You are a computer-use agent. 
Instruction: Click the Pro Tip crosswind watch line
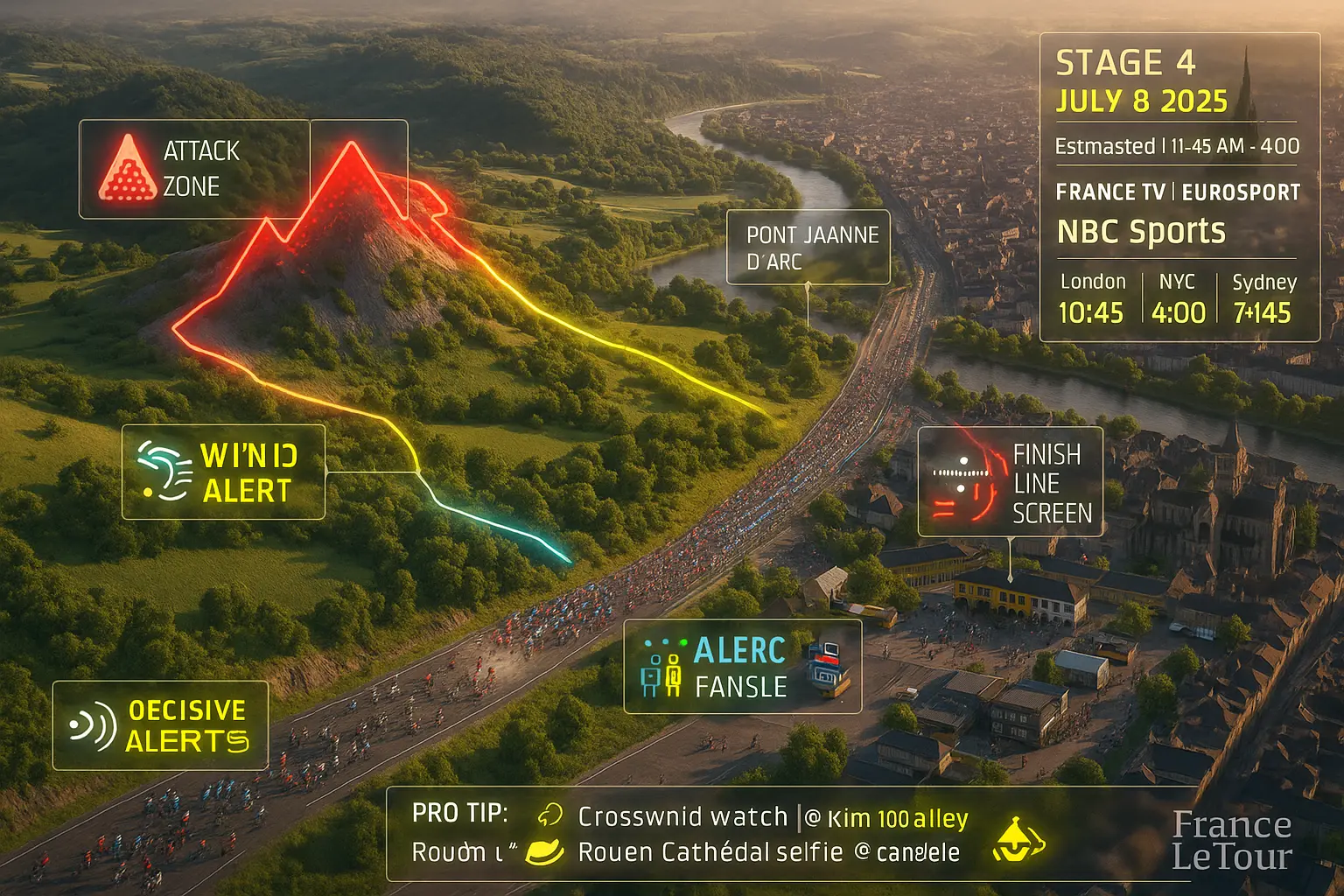click(x=773, y=817)
